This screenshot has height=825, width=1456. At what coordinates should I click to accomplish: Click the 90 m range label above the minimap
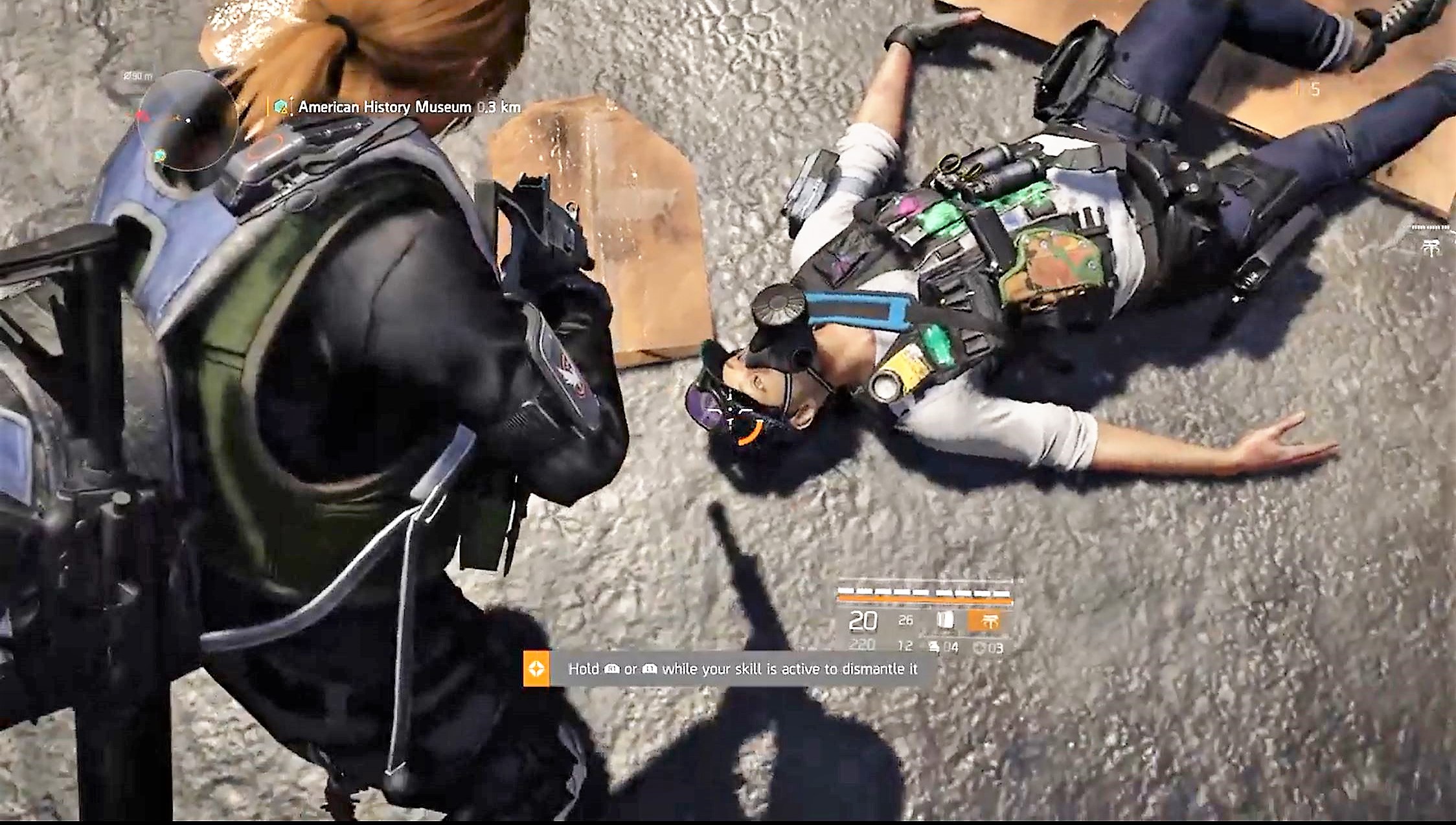pyautogui.click(x=139, y=75)
